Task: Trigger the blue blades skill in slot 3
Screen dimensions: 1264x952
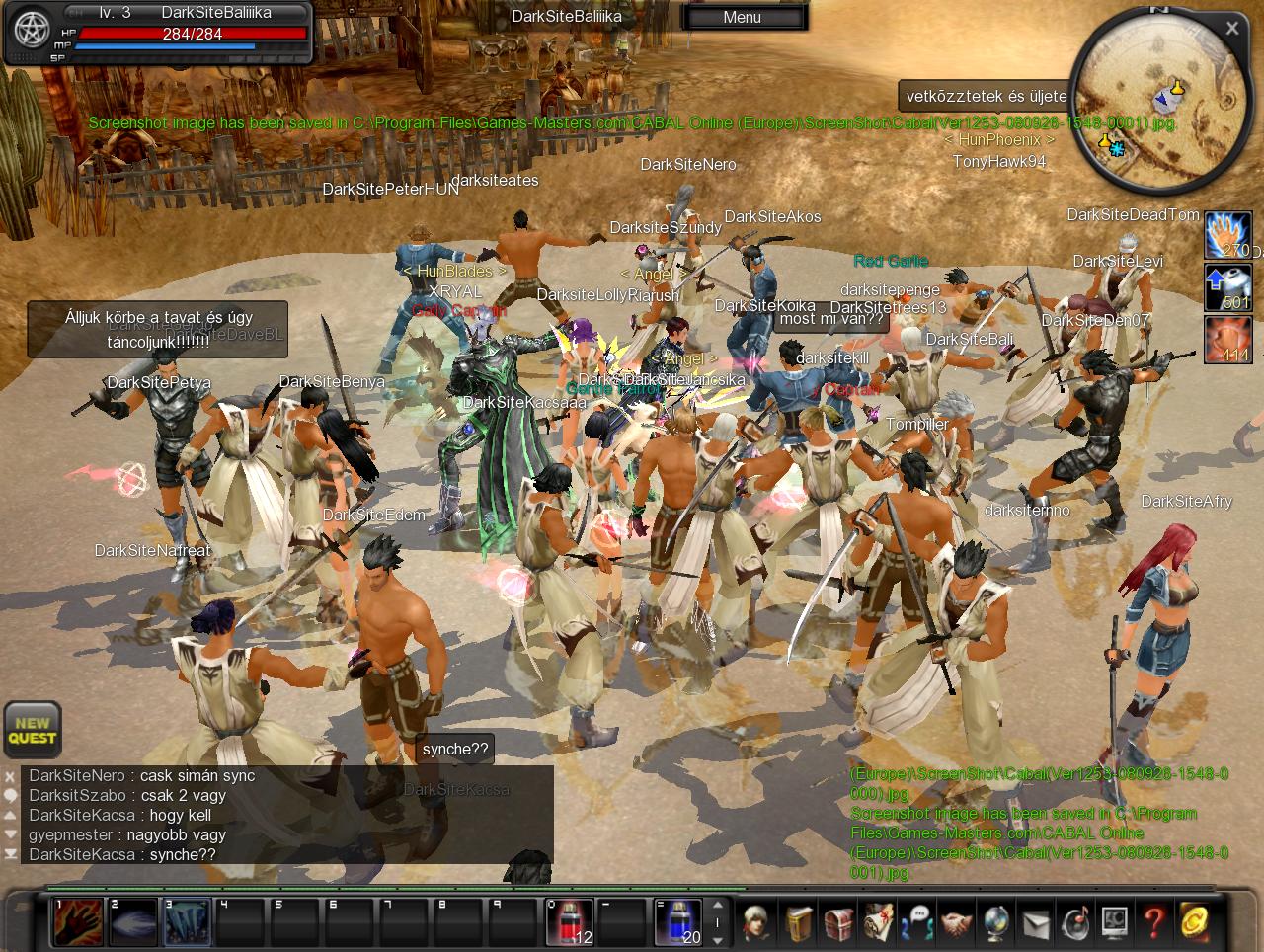Action: (x=187, y=922)
